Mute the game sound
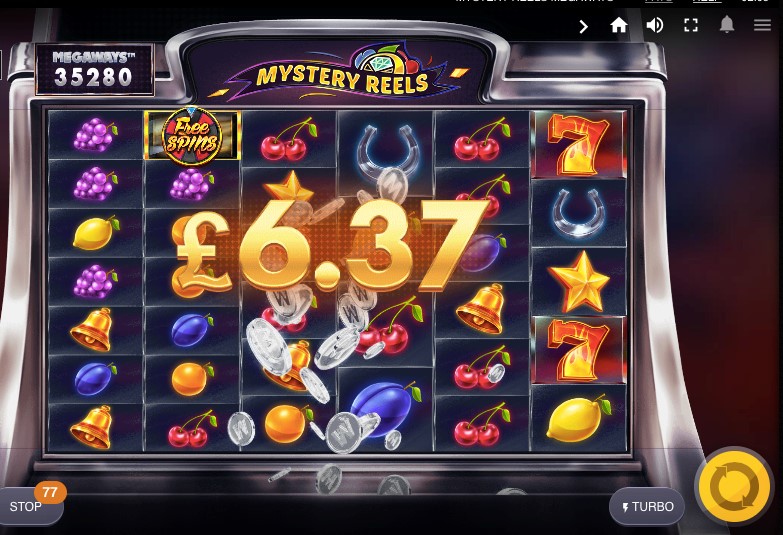Viewport: 783px width, 535px height. [x=655, y=26]
